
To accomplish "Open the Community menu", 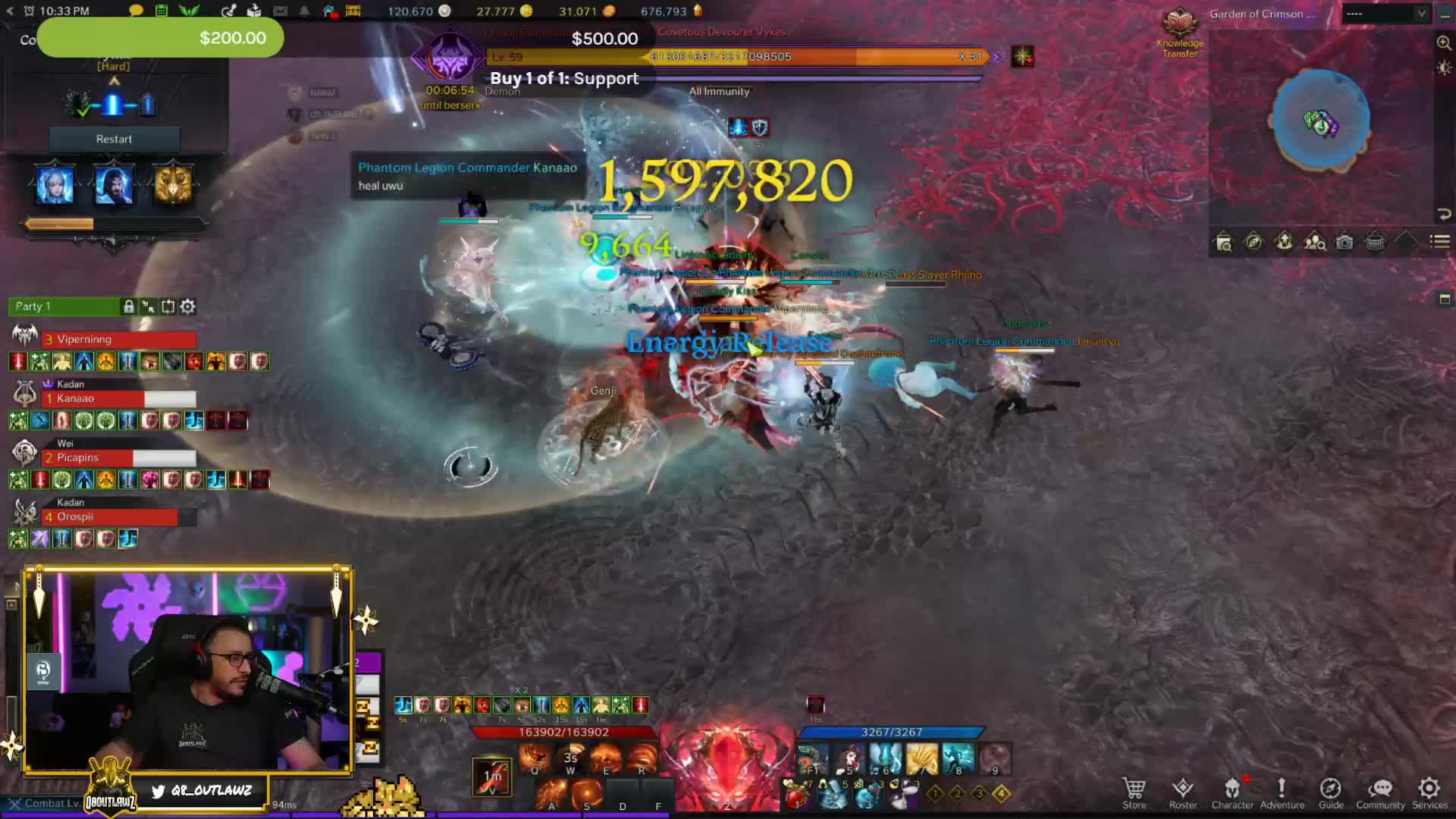I will pos(1380,792).
